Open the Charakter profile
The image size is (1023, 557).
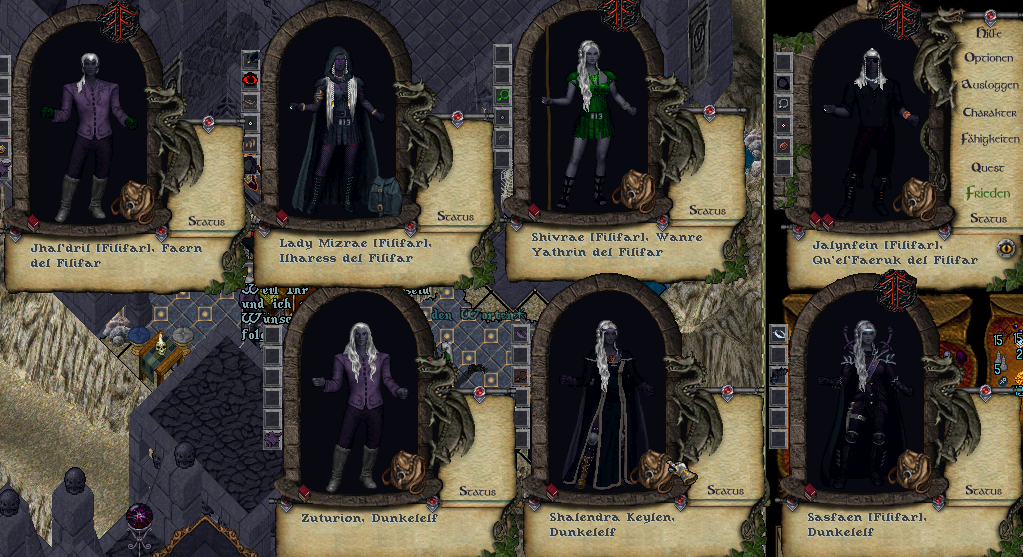click(x=988, y=112)
